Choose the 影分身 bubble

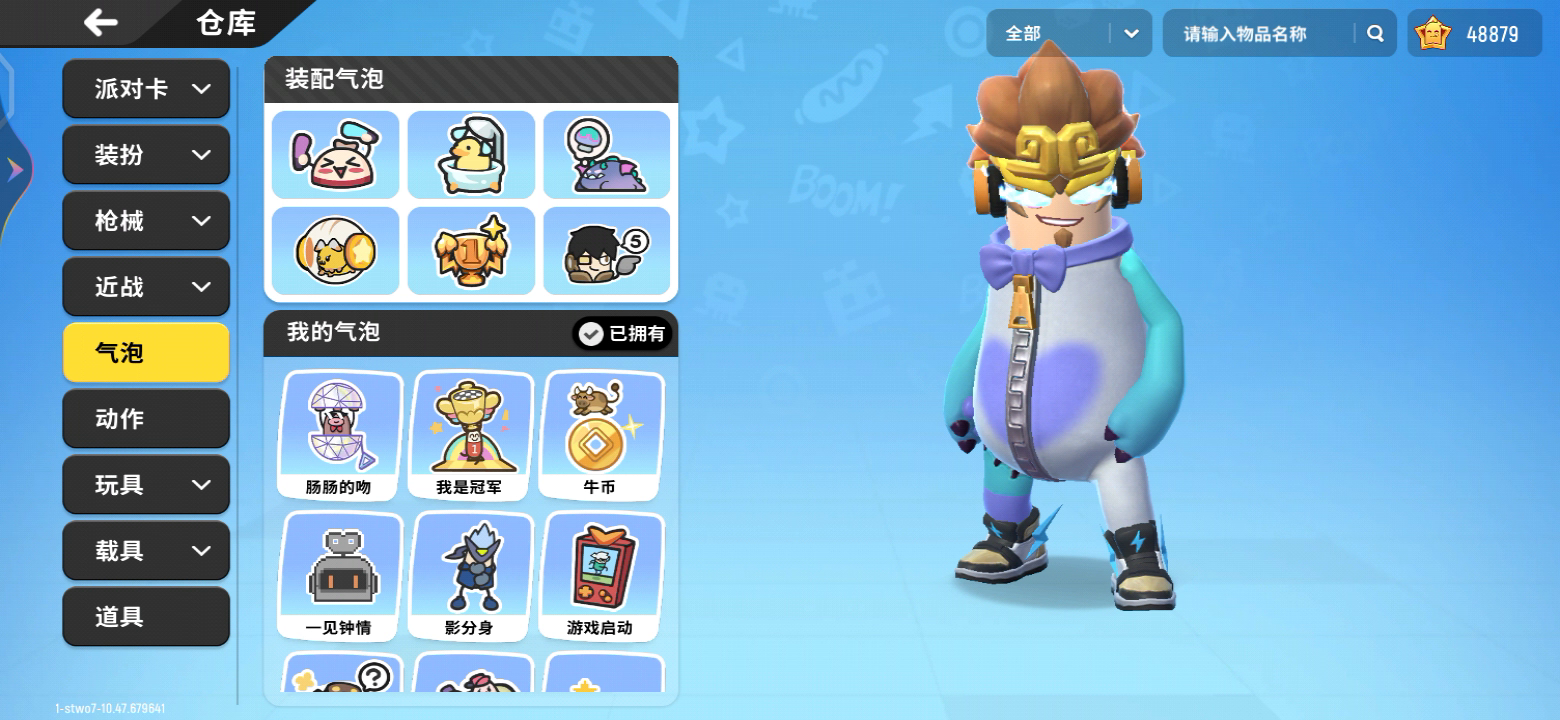coord(470,576)
